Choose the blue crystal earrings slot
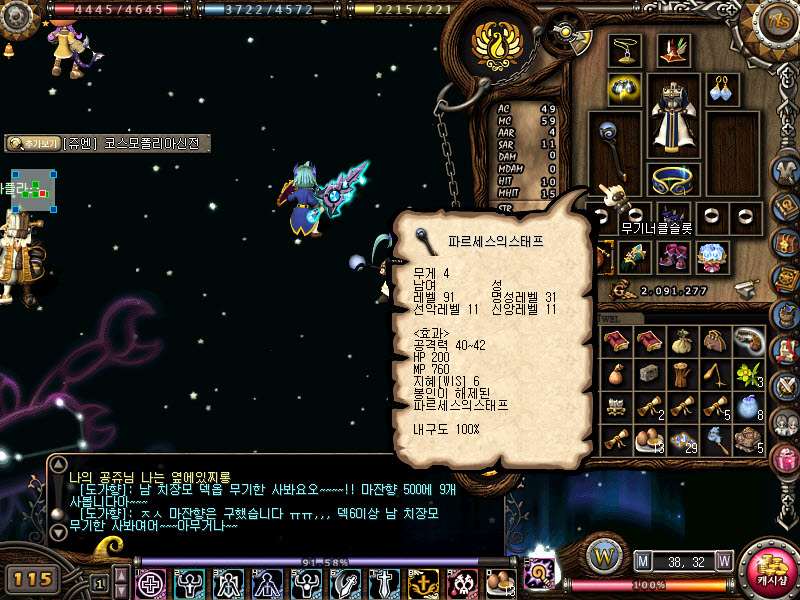 722,90
